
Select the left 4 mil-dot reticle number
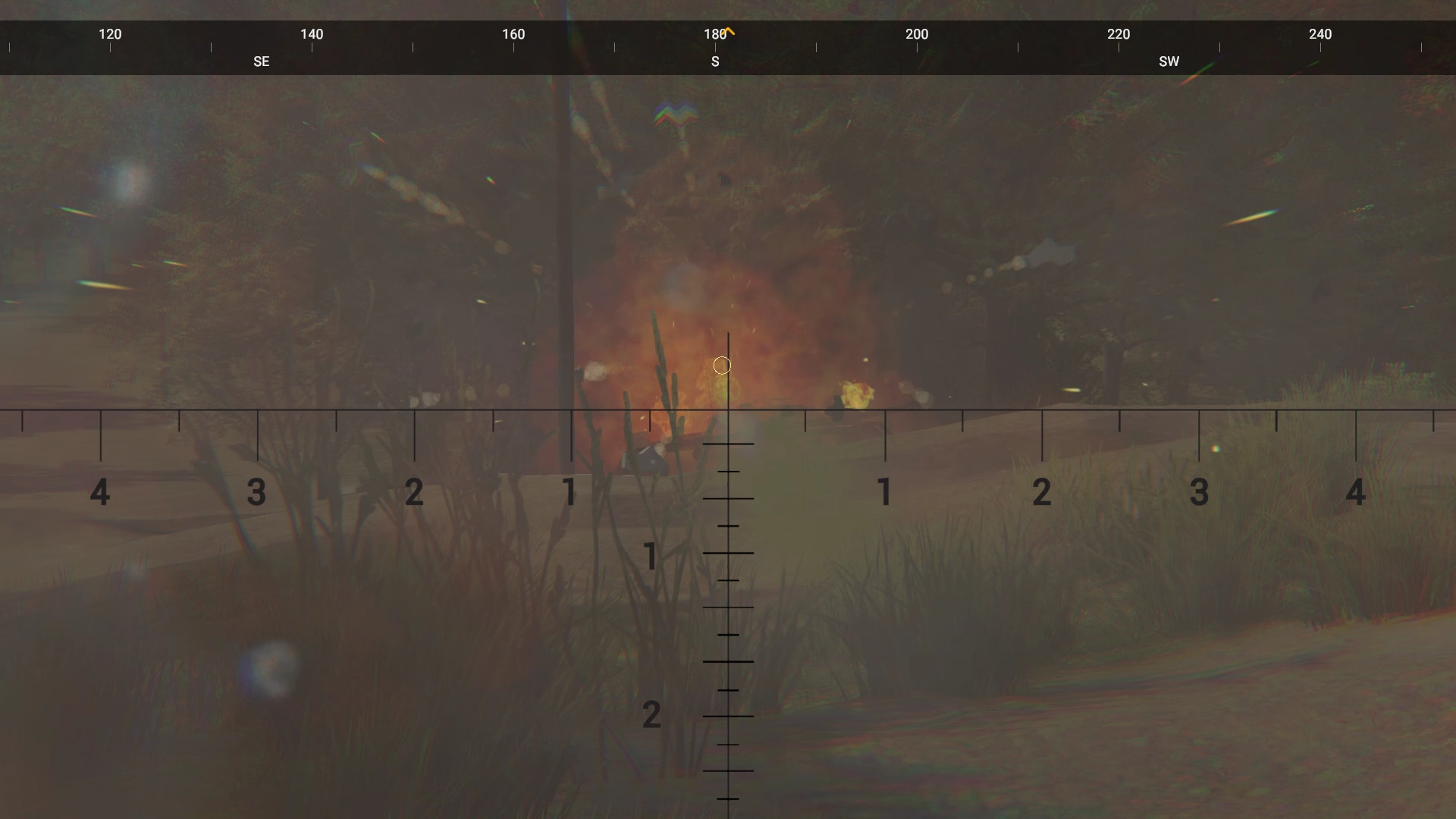[x=100, y=492]
